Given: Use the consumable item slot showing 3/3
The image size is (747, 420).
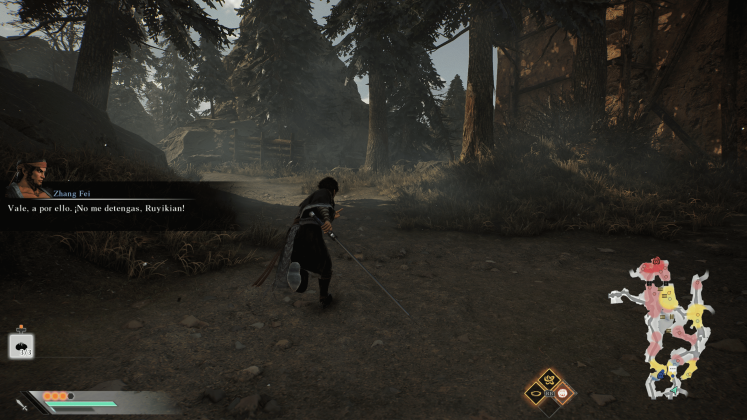Looking at the screenshot, I should 22,346.
